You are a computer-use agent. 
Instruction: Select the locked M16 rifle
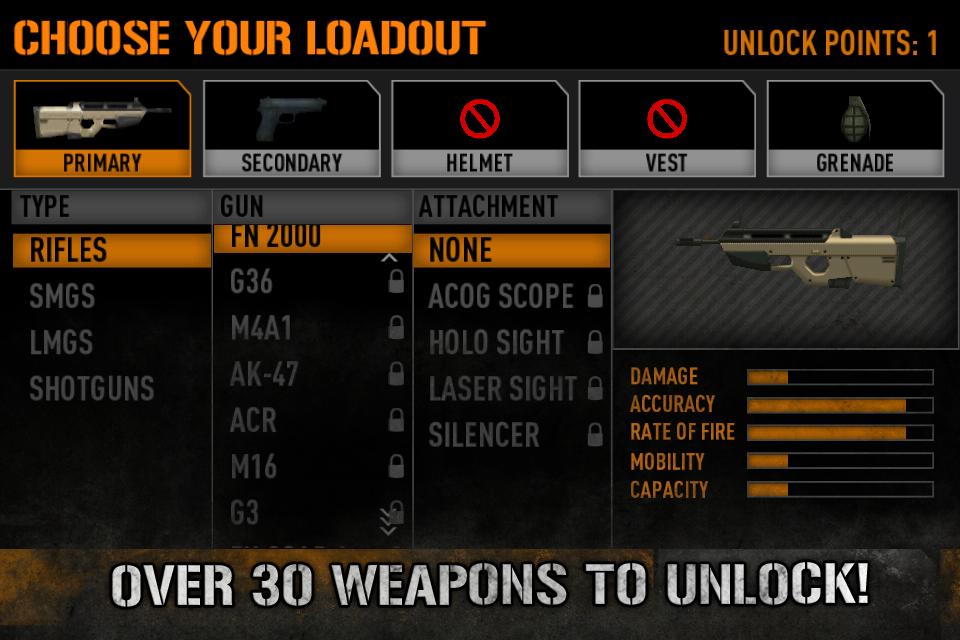[312, 466]
